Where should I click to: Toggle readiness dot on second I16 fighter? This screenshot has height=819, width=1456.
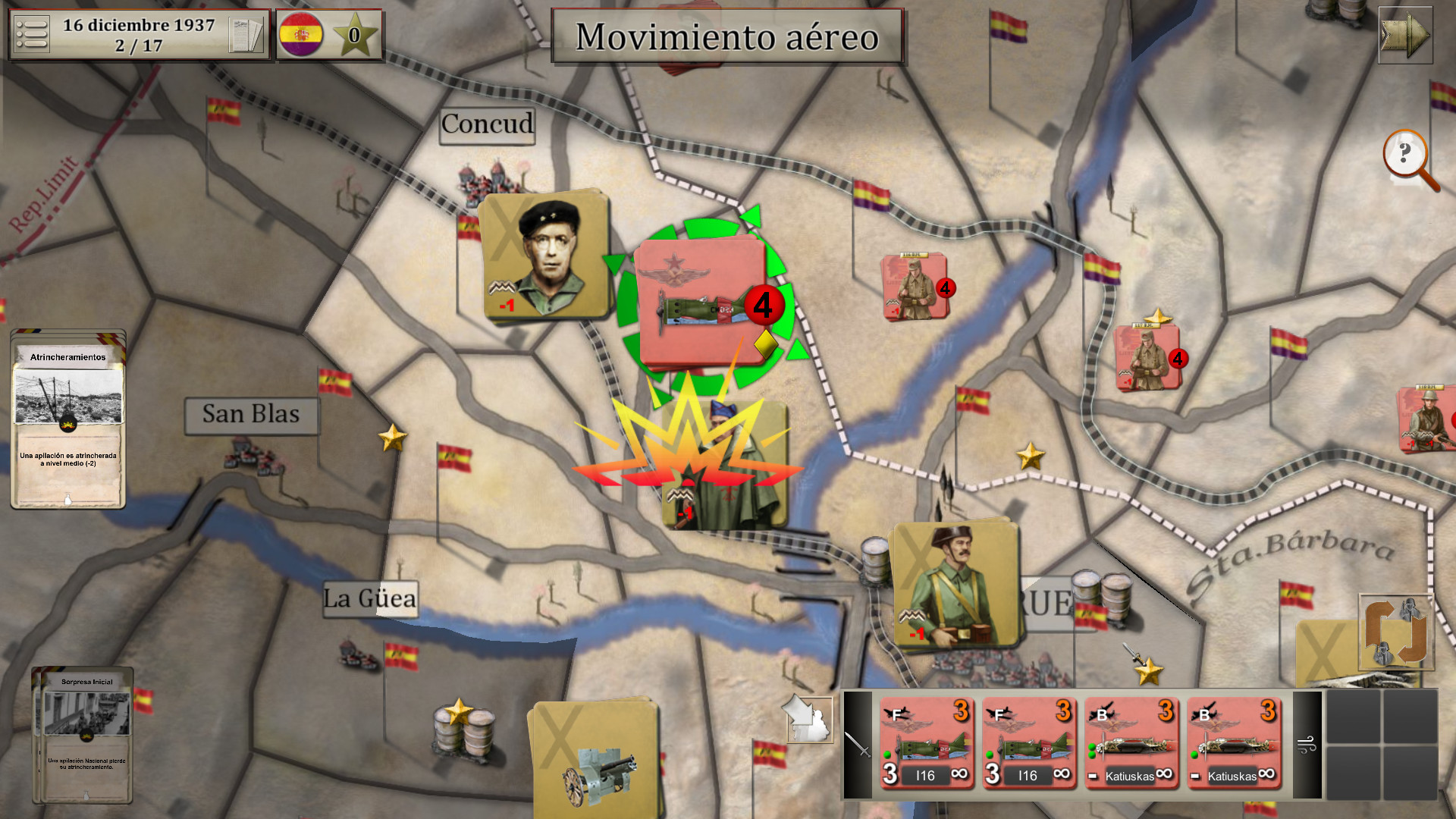(990, 754)
